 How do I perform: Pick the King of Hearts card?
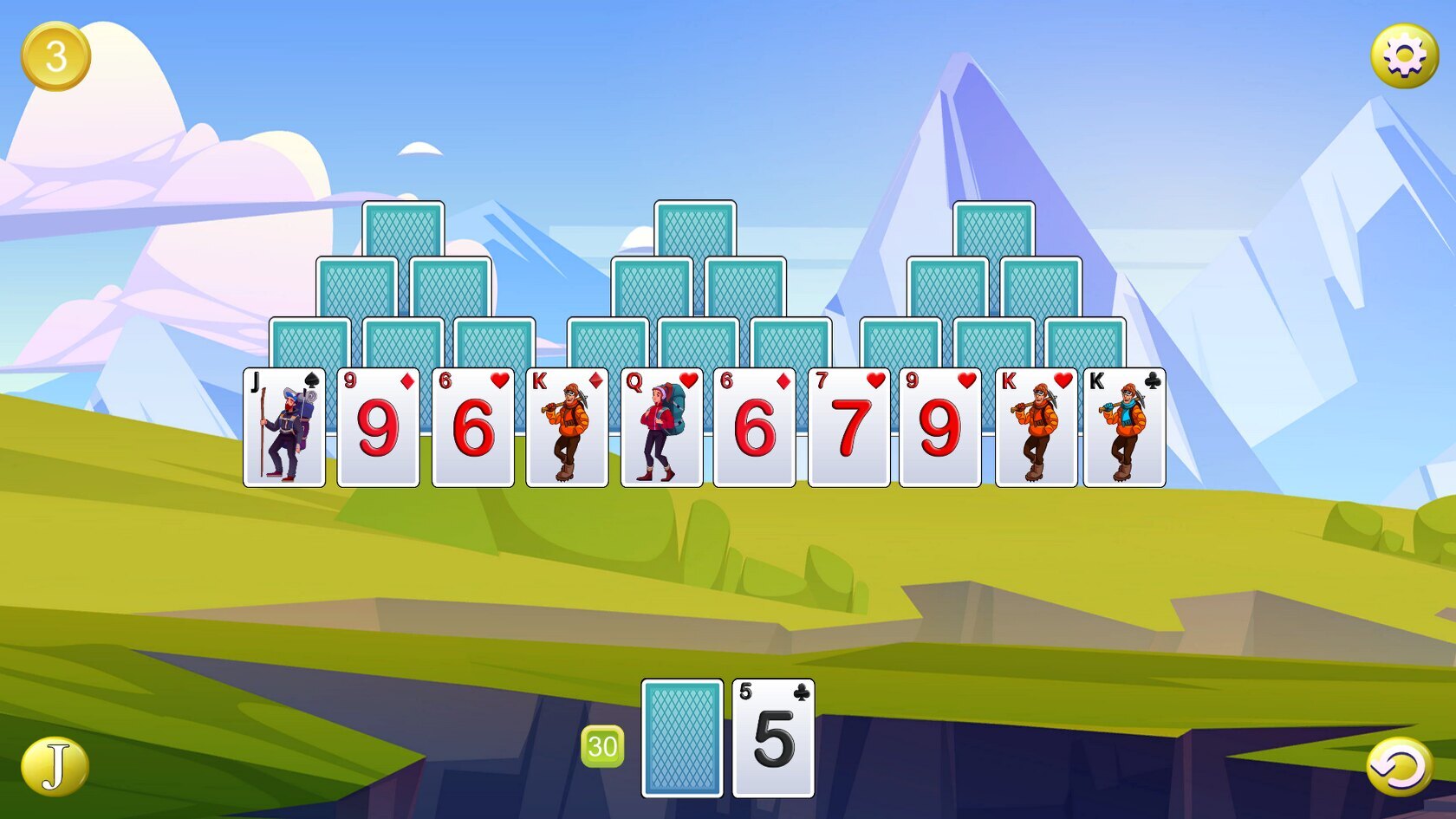pyautogui.click(x=1036, y=427)
